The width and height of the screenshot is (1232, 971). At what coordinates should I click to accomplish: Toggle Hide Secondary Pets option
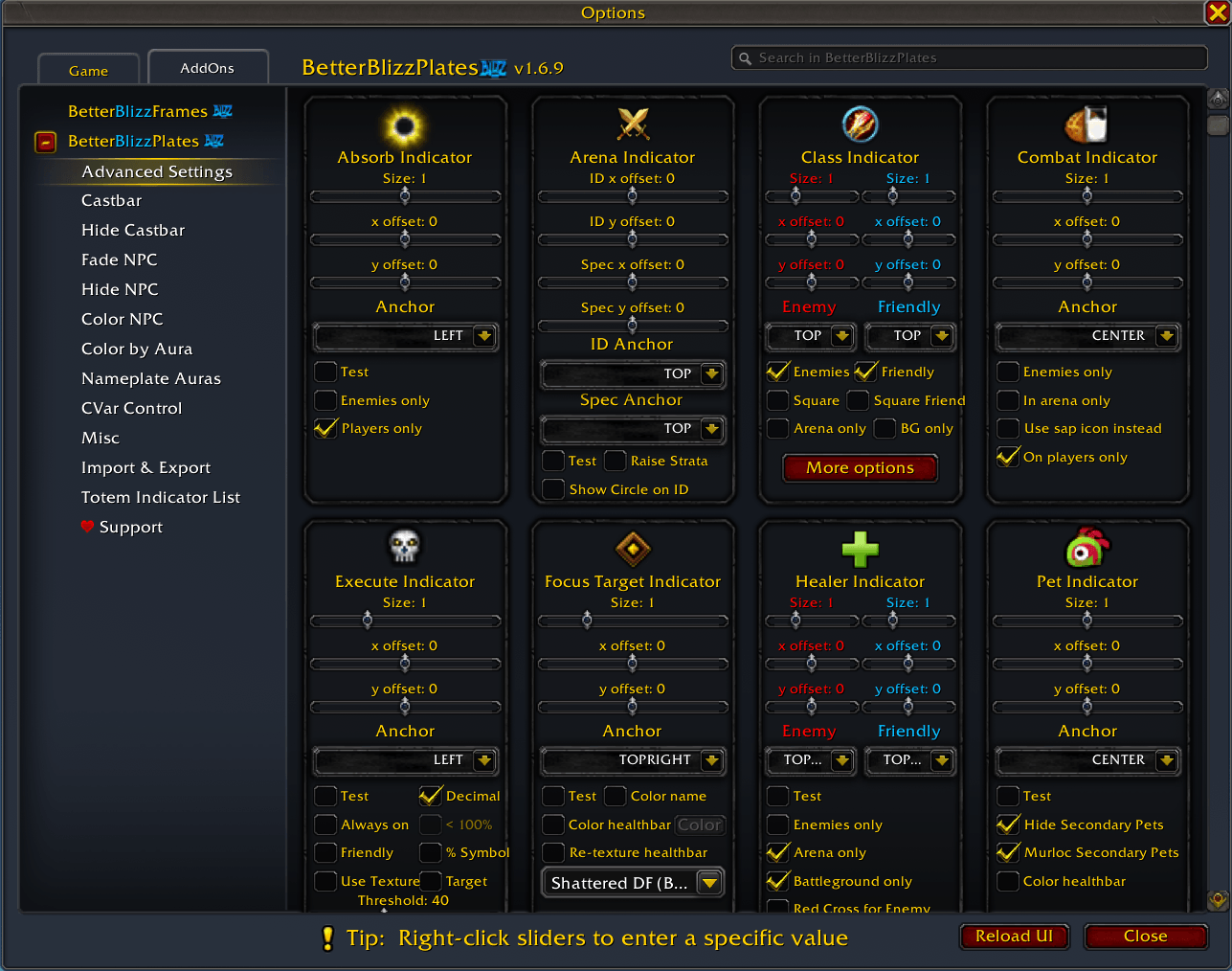pyautogui.click(x=1007, y=824)
